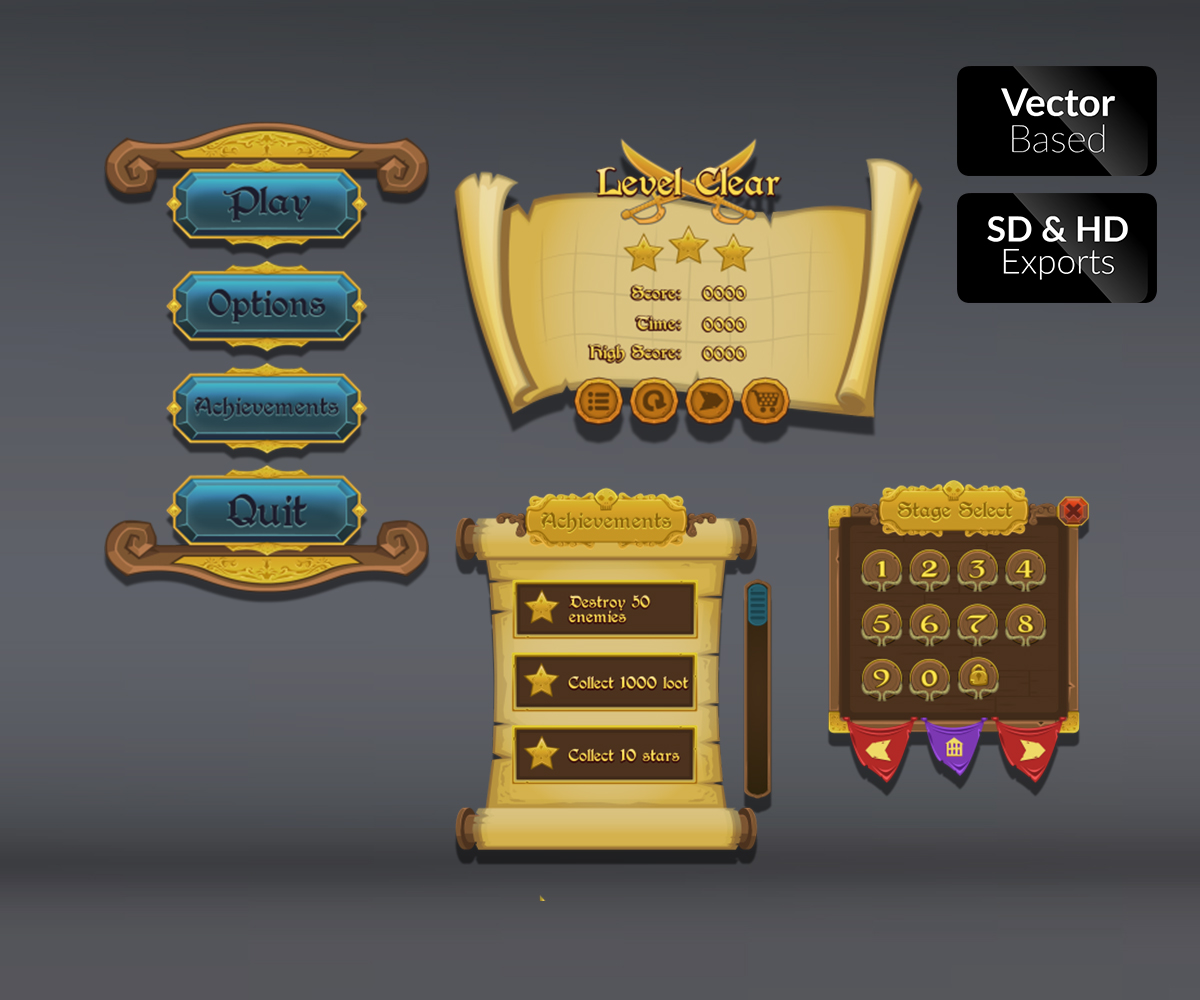This screenshot has height=1000, width=1200.
Task: Select the Collect 10 stars achievement
Action: point(605,755)
